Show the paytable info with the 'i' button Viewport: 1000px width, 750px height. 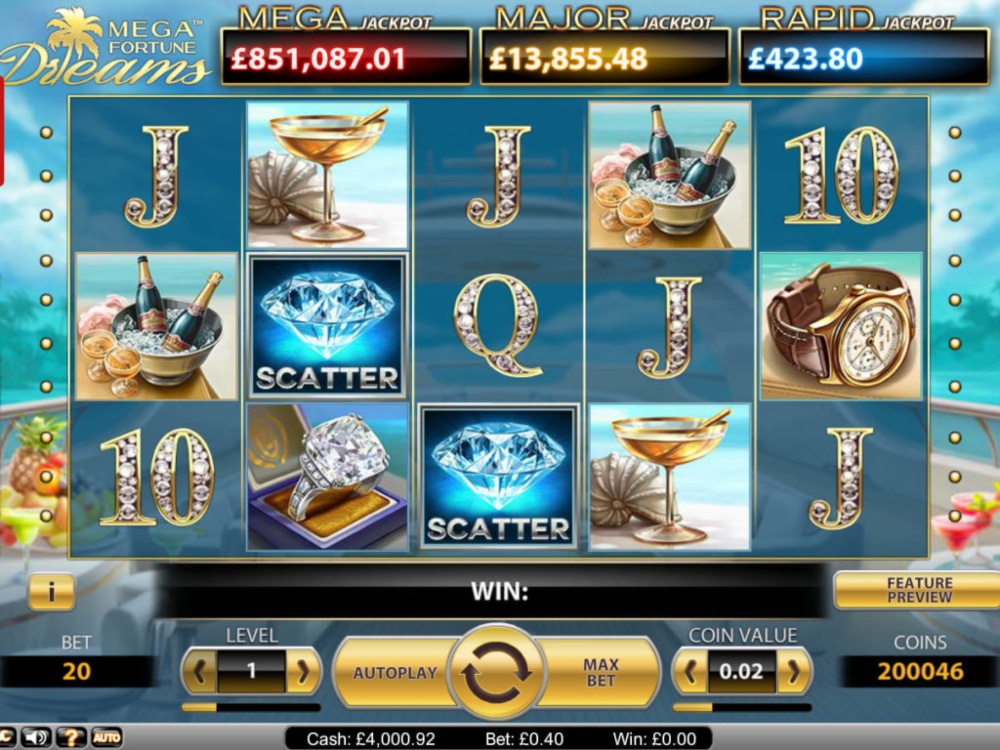click(51, 591)
